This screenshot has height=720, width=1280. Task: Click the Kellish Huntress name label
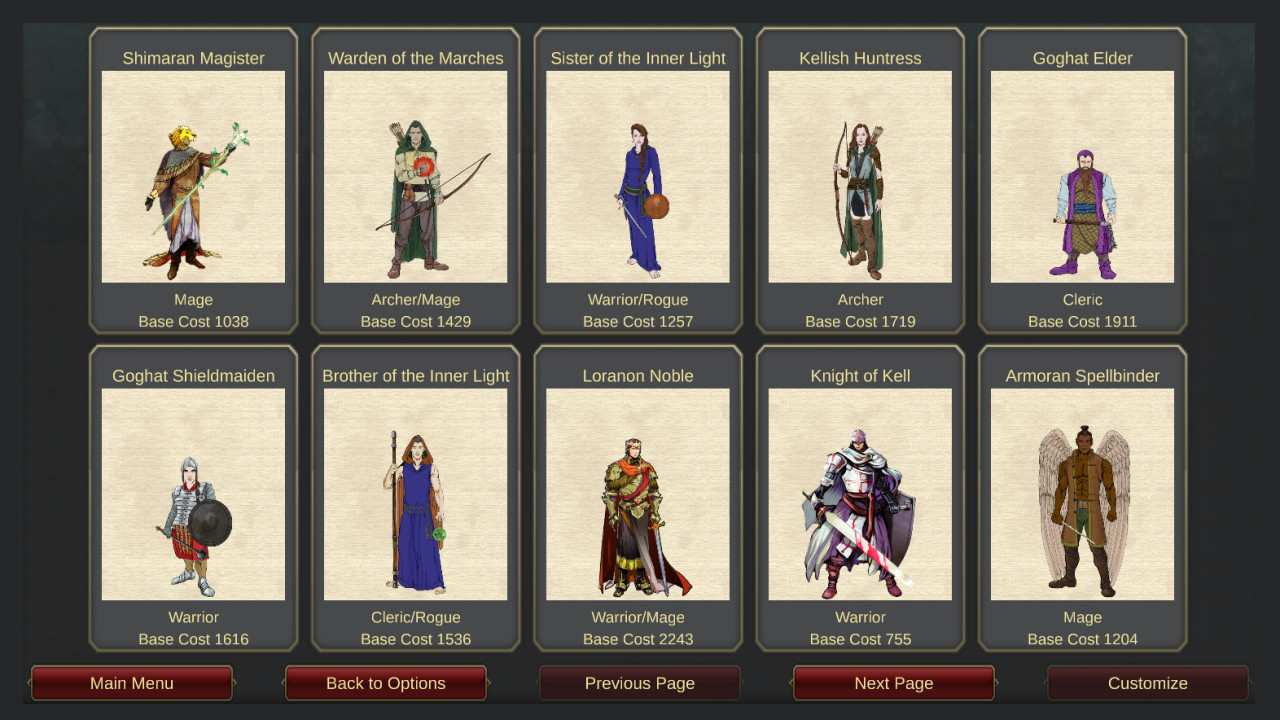point(859,57)
